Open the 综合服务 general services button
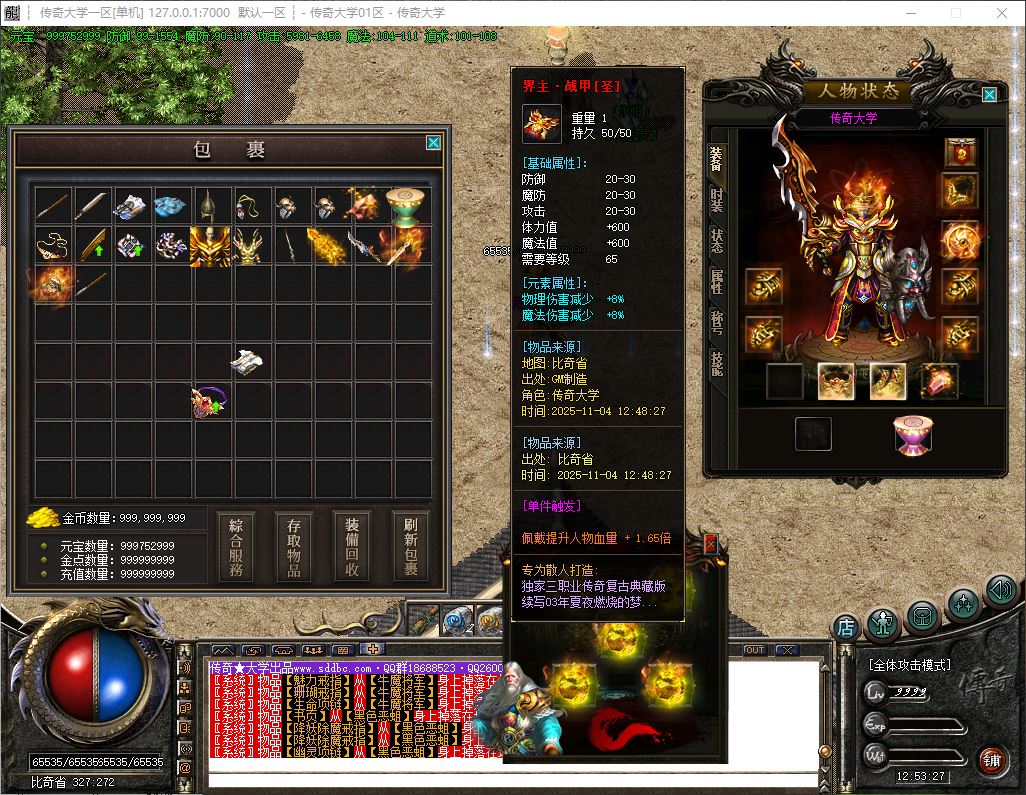Viewport: 1026px width, 795px height. [236, 547]
